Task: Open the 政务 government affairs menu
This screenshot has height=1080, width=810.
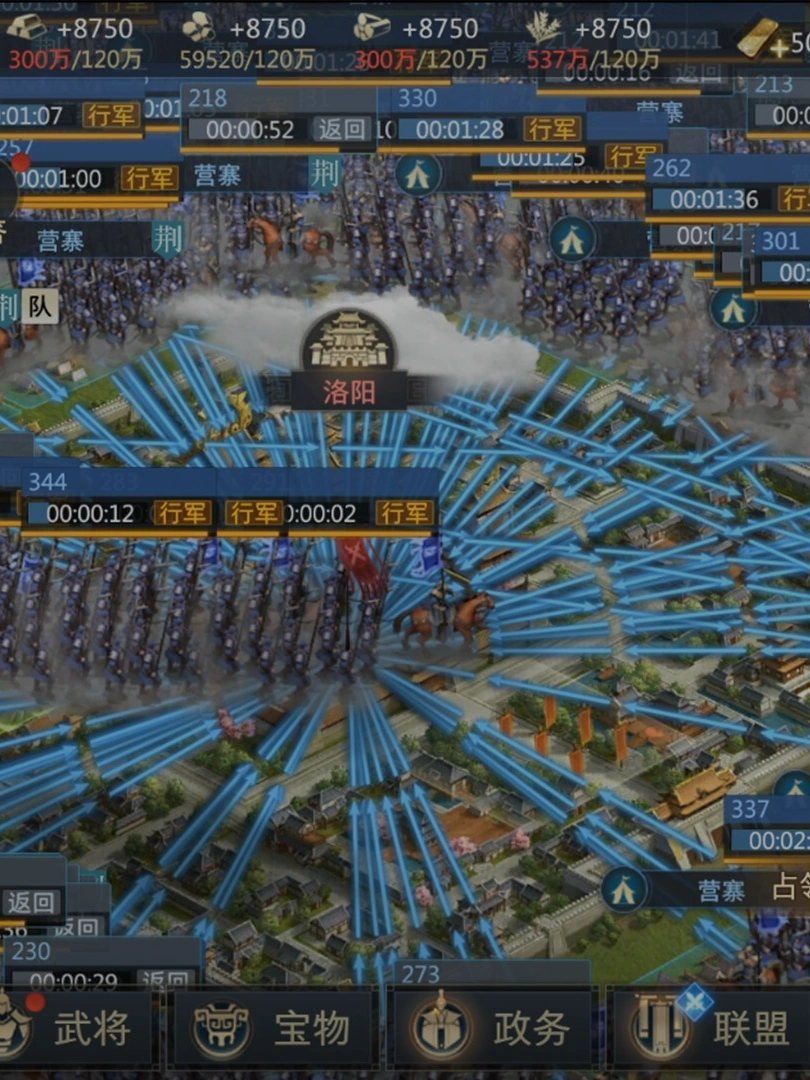Action: point(495,1027)
